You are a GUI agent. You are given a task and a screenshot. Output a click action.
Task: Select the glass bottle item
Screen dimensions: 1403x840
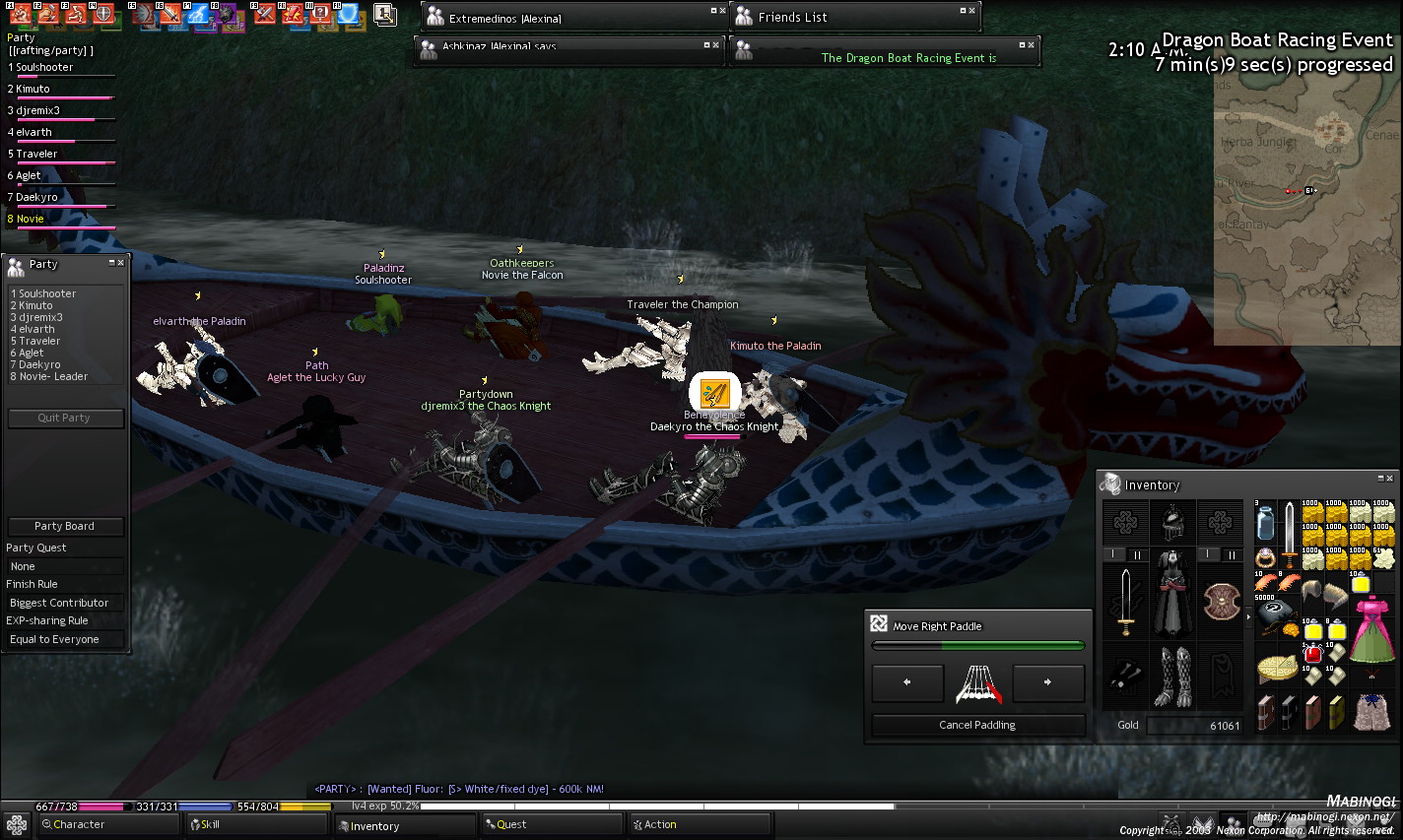(x=1266, y=523)
